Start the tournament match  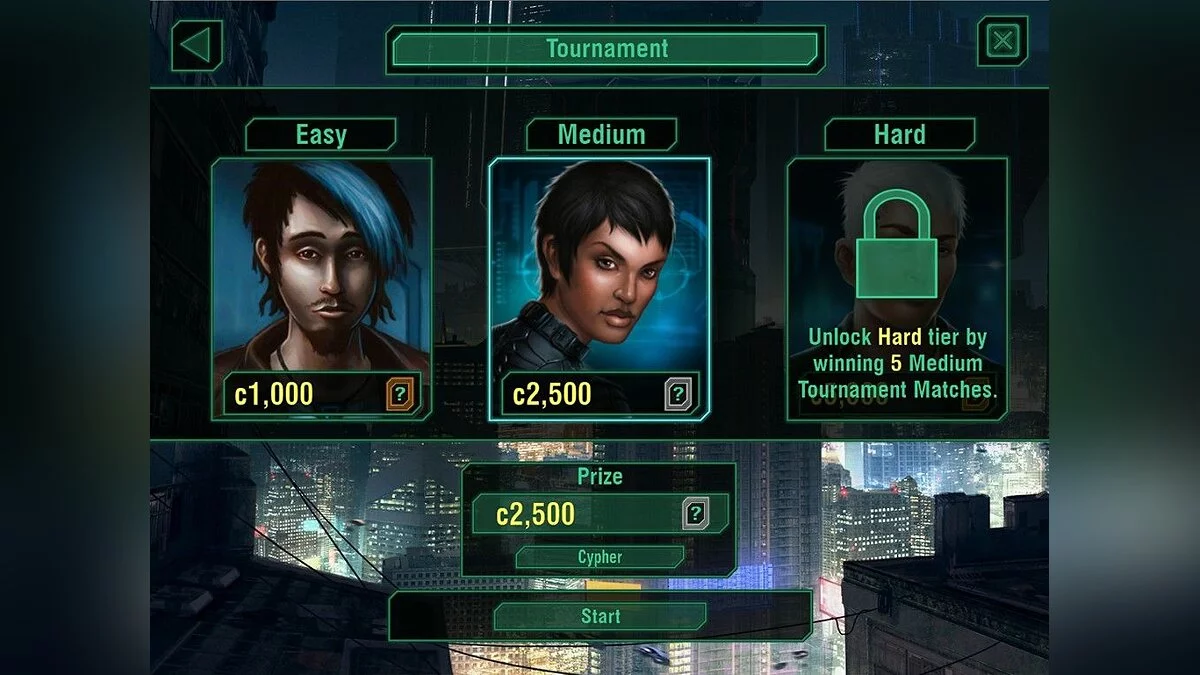pos(600,617)
